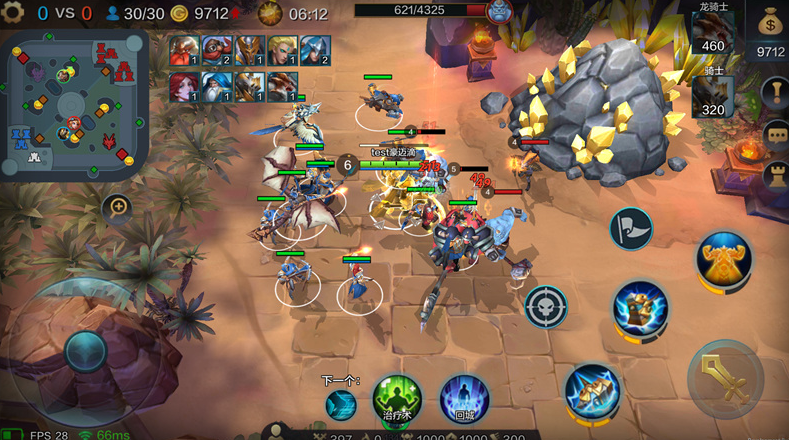
Task: Buy the 骑士 unit costing 320
Action: [x=712, y=96]
